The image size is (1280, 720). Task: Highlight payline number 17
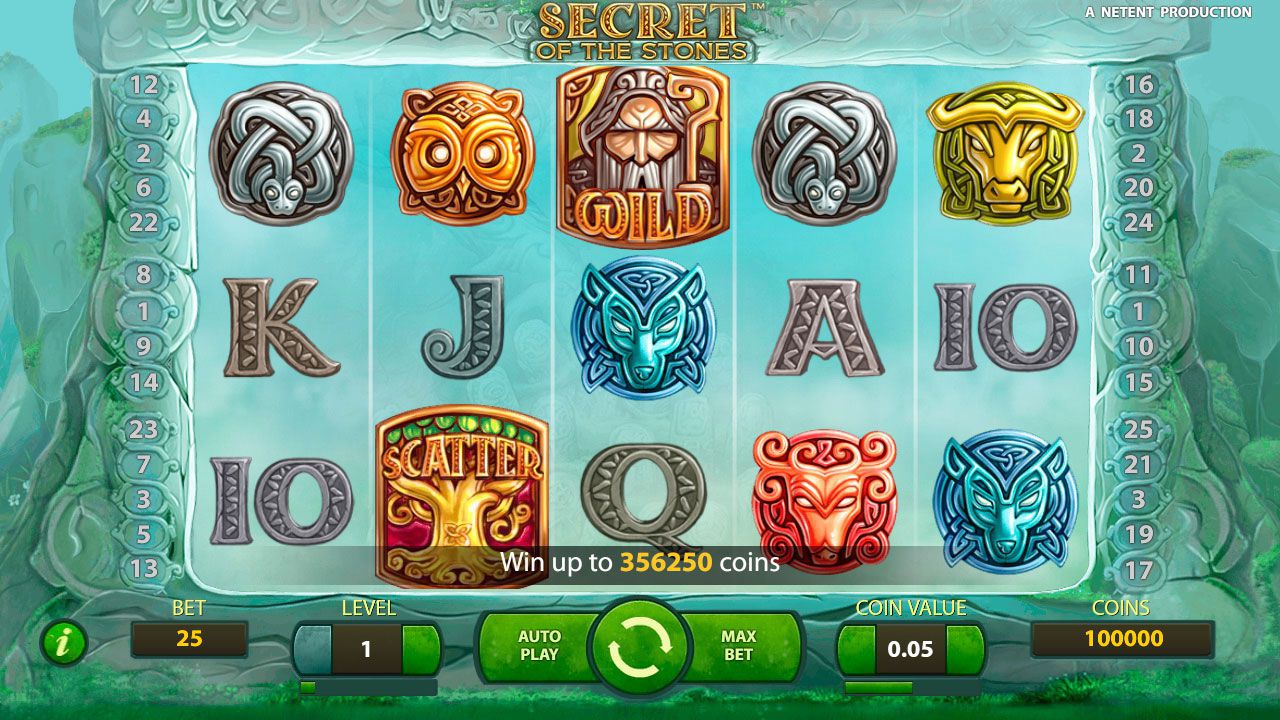[x=1138, y=571]
